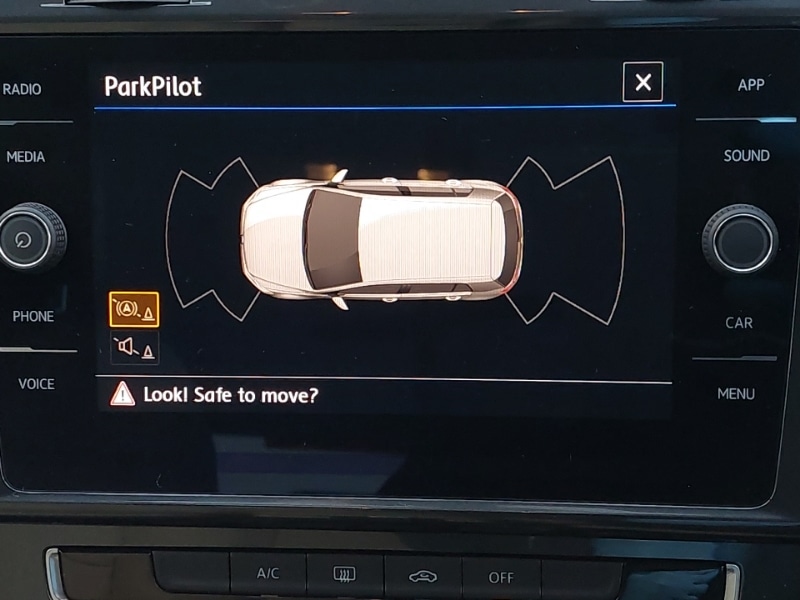Toggle the orange manoeuvre braking icon
800x600 pixels.
134,311
